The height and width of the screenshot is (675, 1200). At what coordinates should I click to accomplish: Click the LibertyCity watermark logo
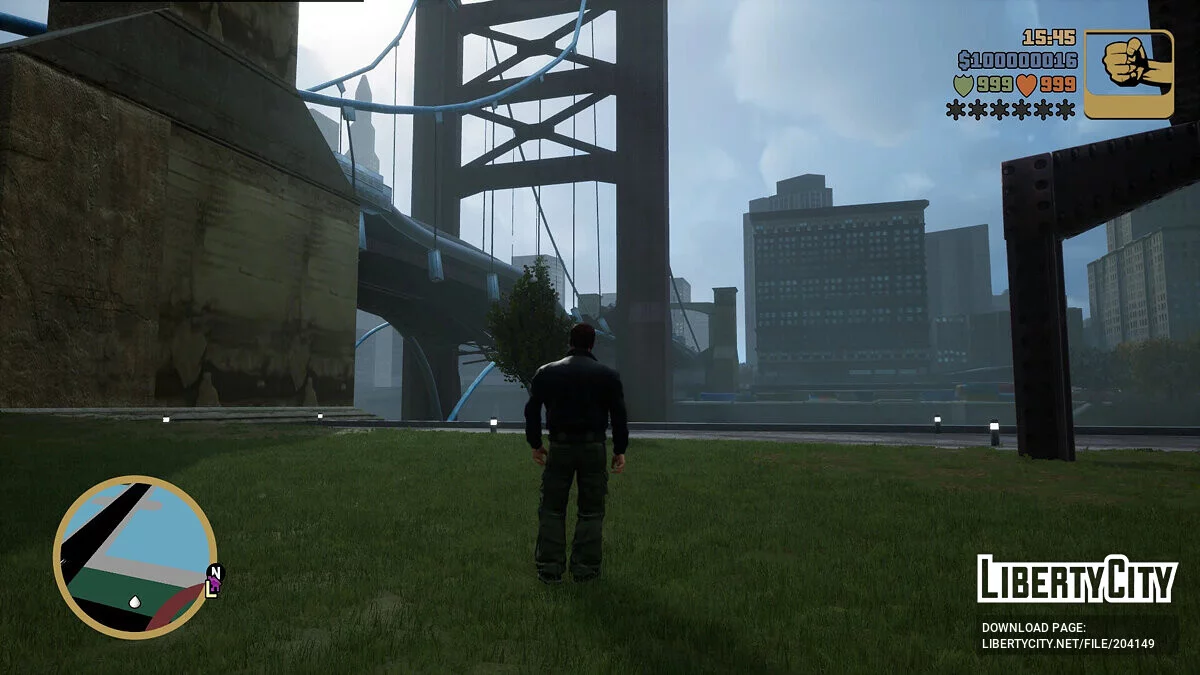1076,580
